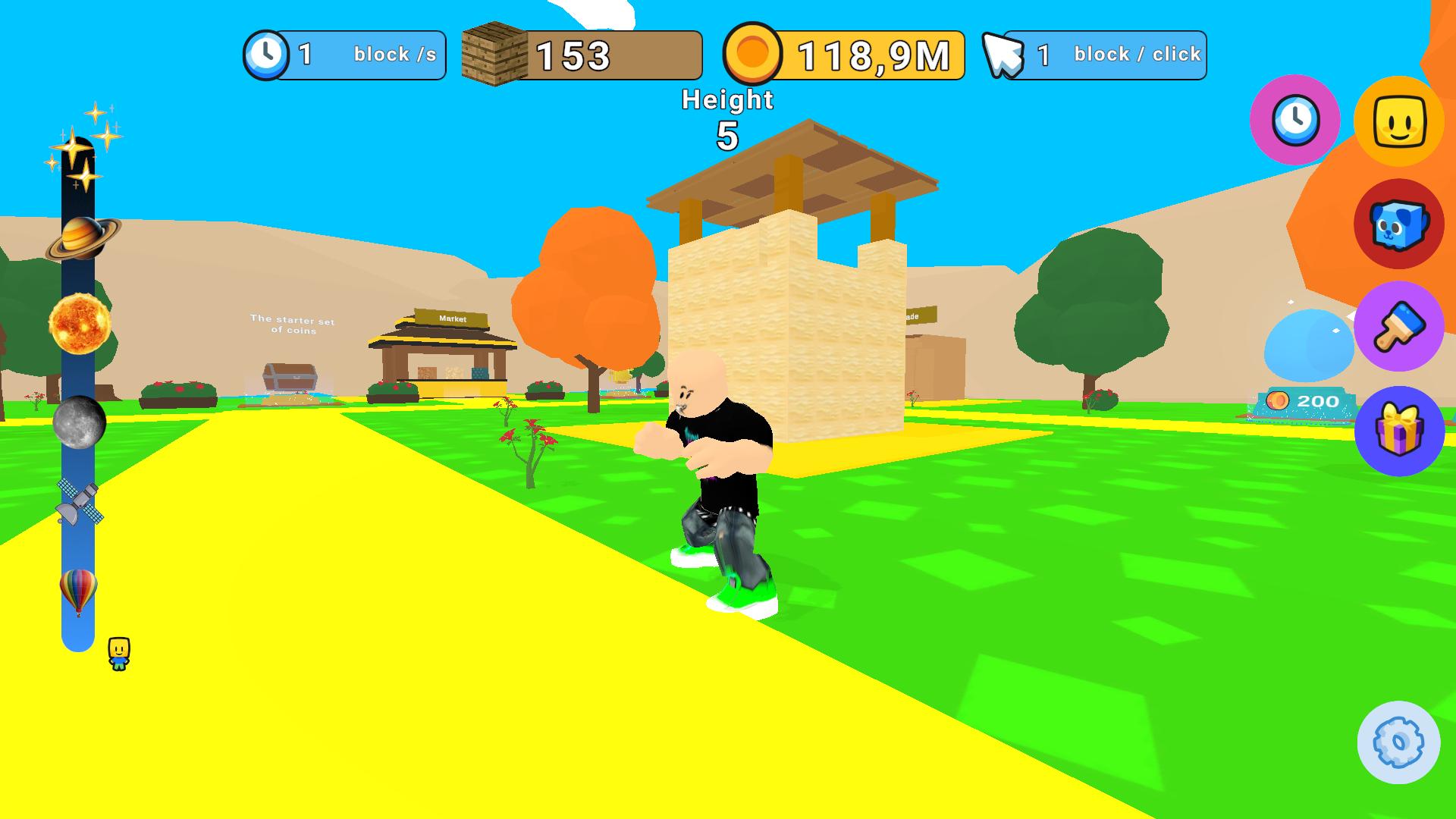Click the blue clock icon on block/s counter
This screenshot has height=819, width=1456.
267,54
